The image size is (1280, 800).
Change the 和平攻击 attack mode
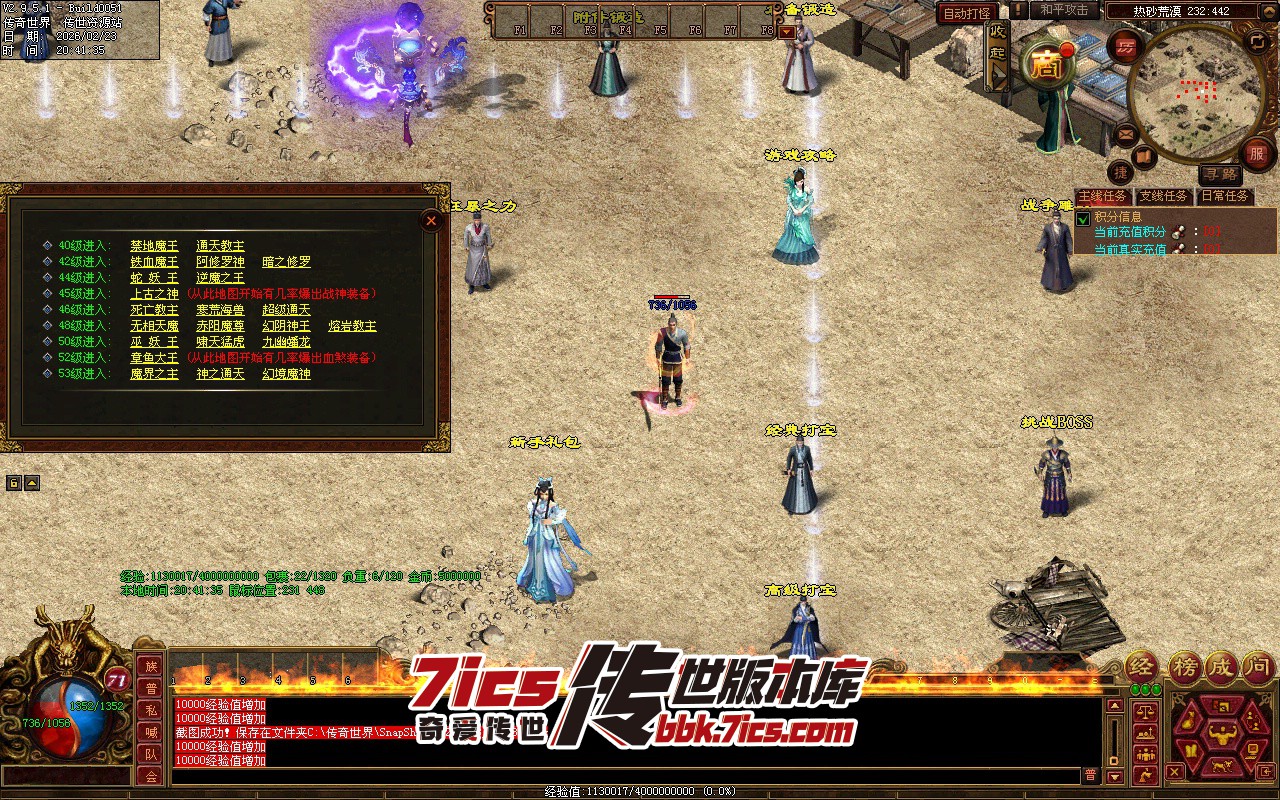coord(1064,10)
